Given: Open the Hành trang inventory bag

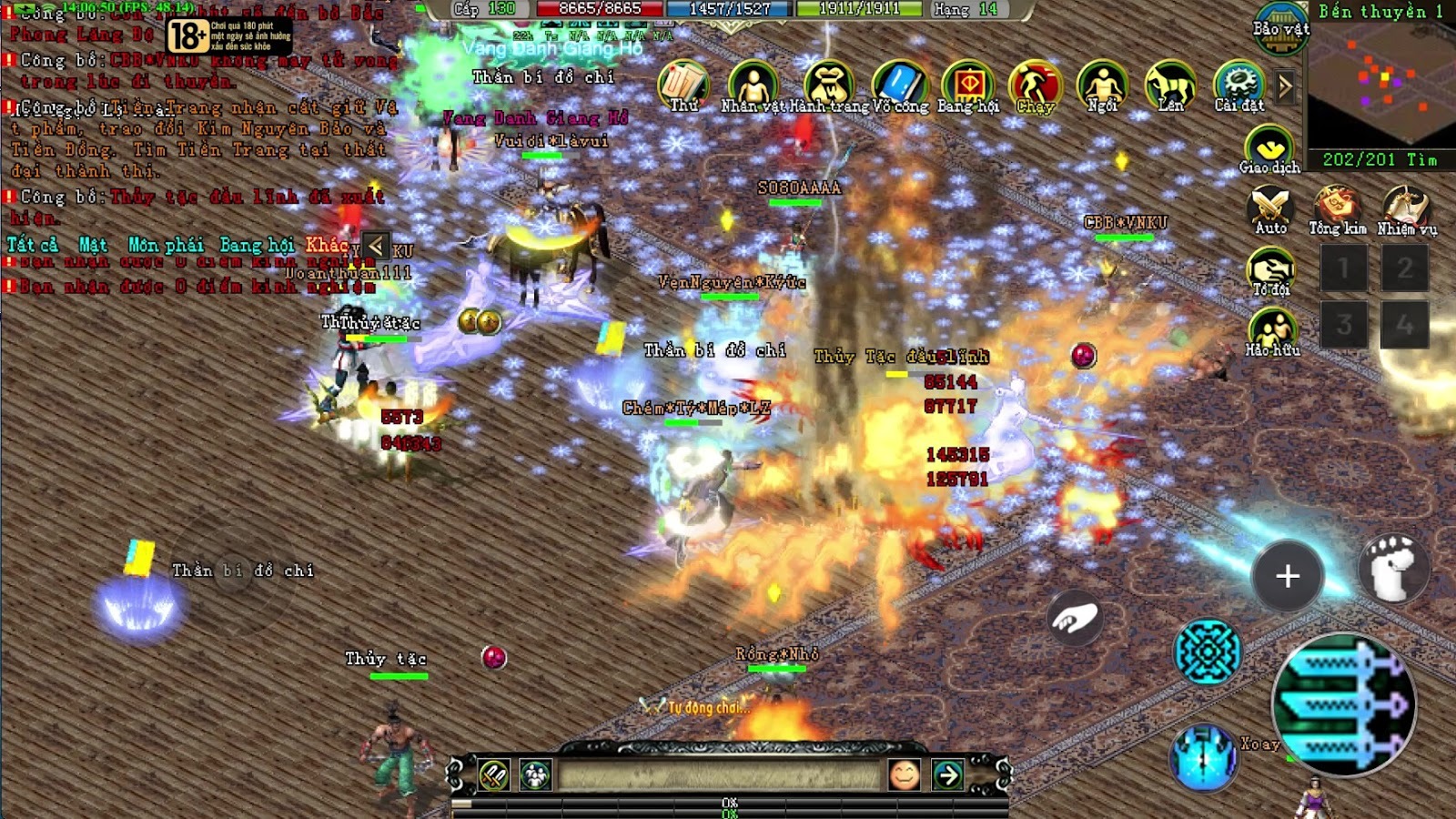Looking at the screenshot, I should pos(828,85).
